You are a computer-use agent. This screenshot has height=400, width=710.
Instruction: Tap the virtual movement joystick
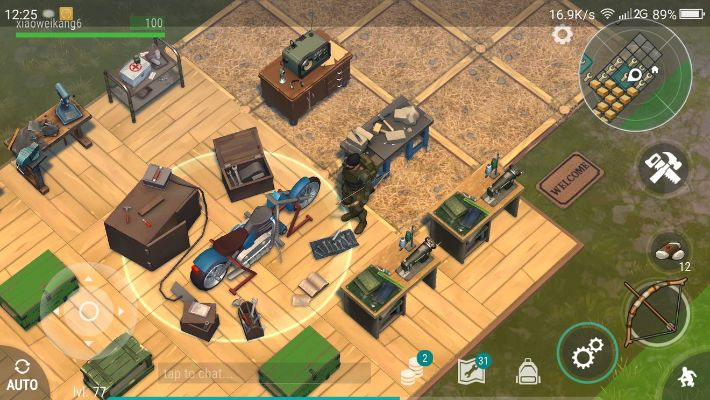88,311
